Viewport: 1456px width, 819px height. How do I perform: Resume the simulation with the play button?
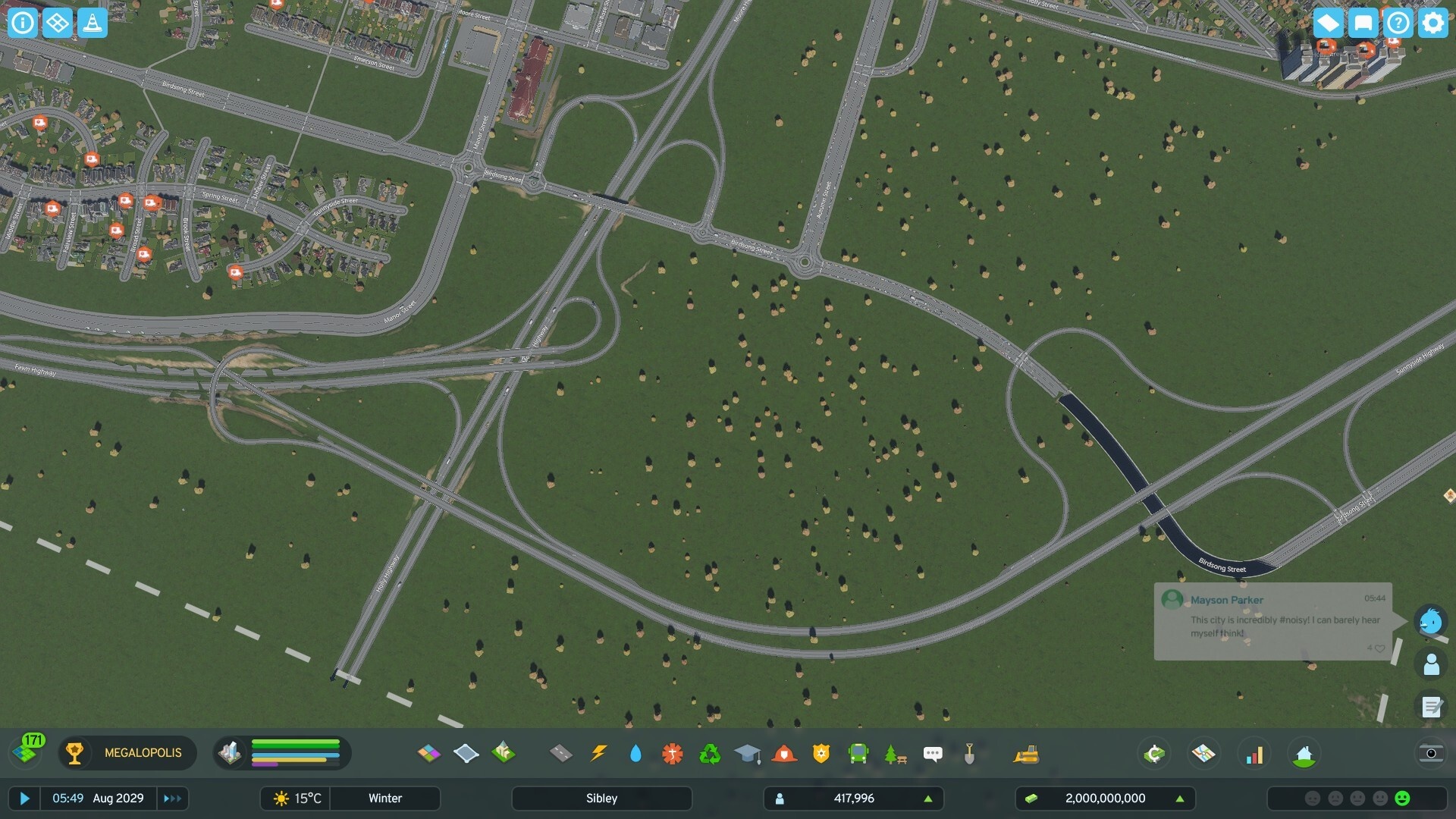pyautogui.click(x=24, y=798)
